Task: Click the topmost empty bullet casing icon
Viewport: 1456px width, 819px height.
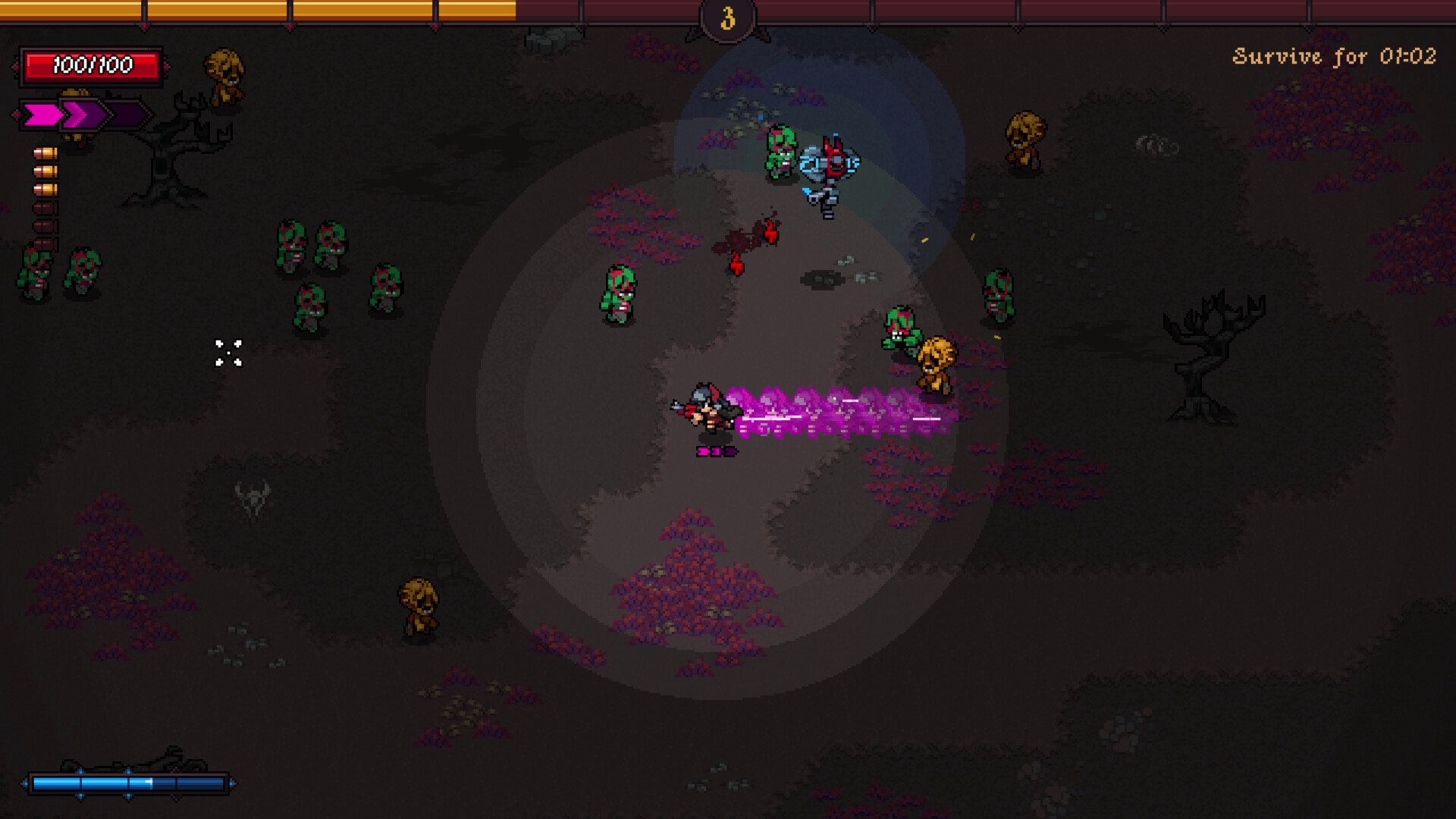Action: [44, 207]
